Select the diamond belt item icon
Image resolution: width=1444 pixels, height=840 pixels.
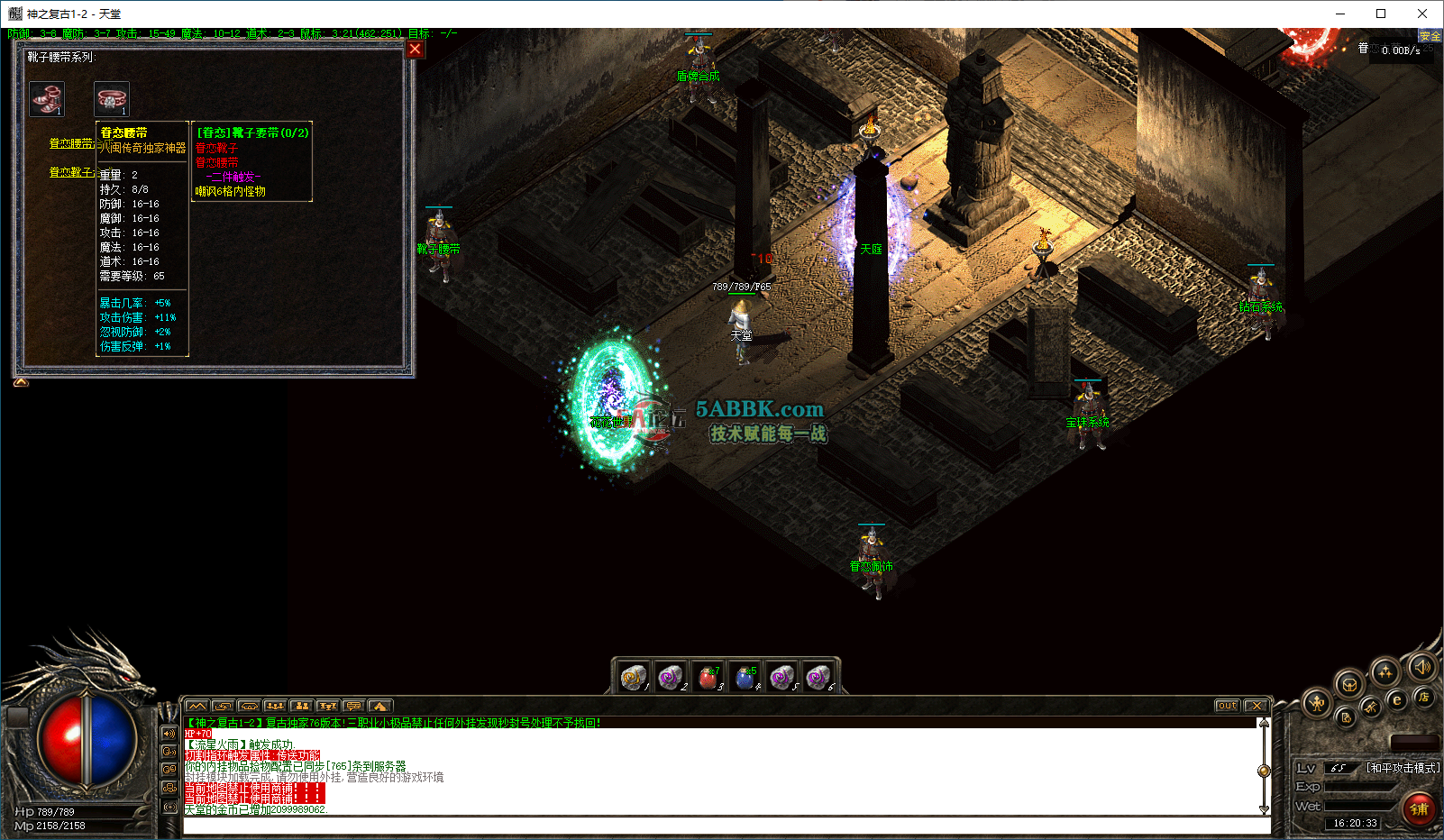click(112, 98)
